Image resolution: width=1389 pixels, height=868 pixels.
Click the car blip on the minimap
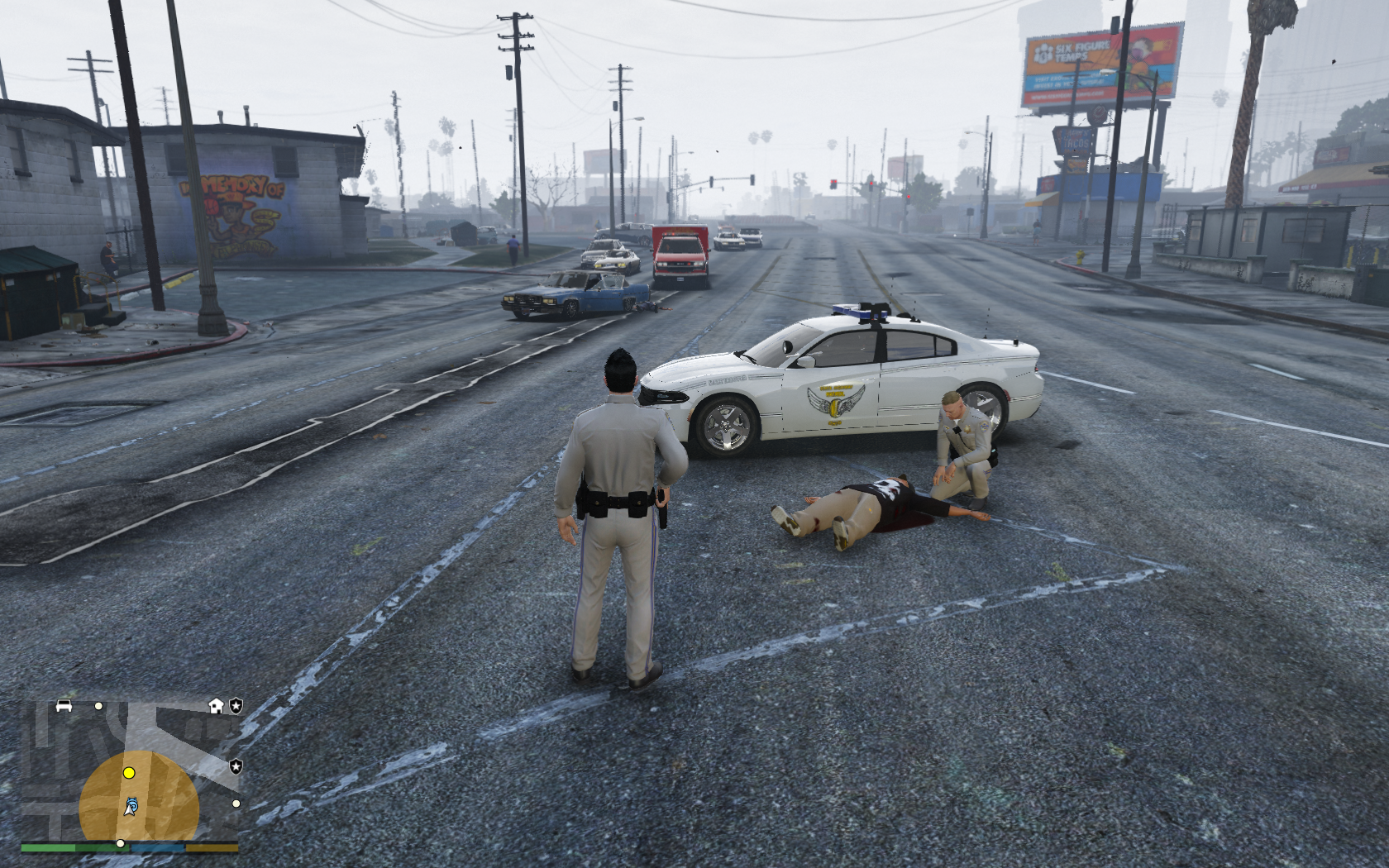point(64,705)
